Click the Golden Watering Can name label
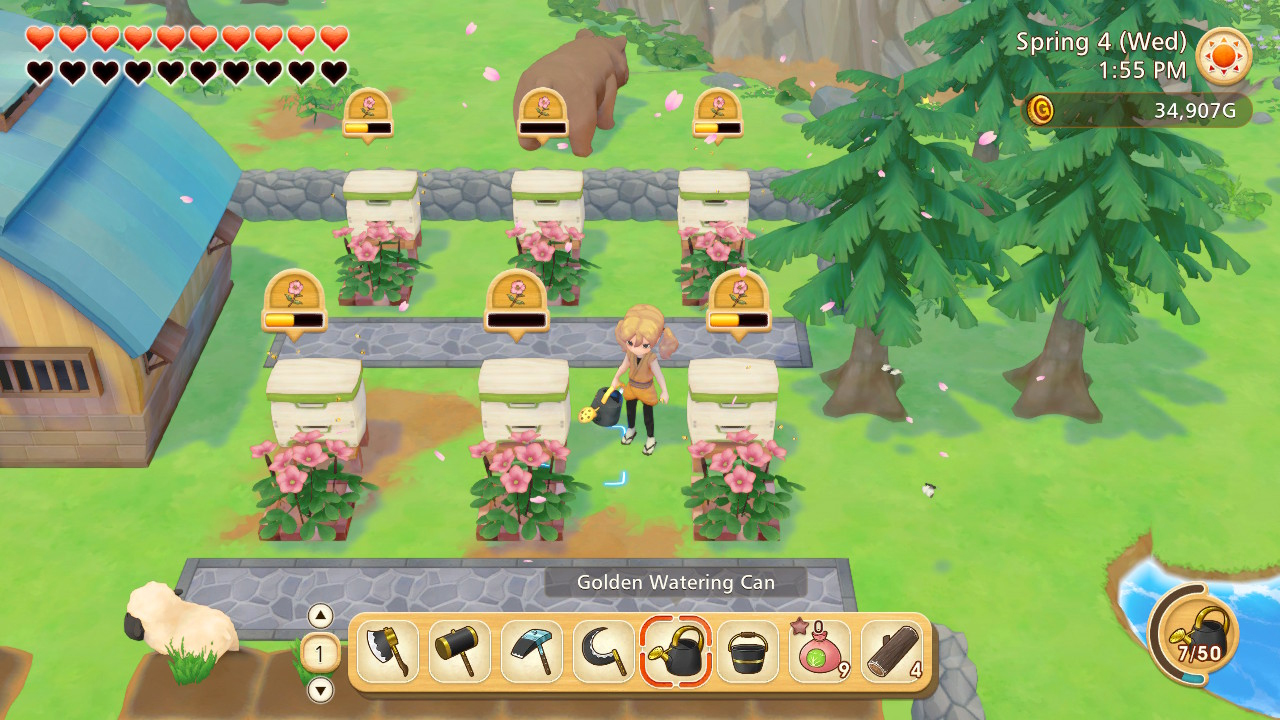 pyautogui.click(x=676, y=581)
